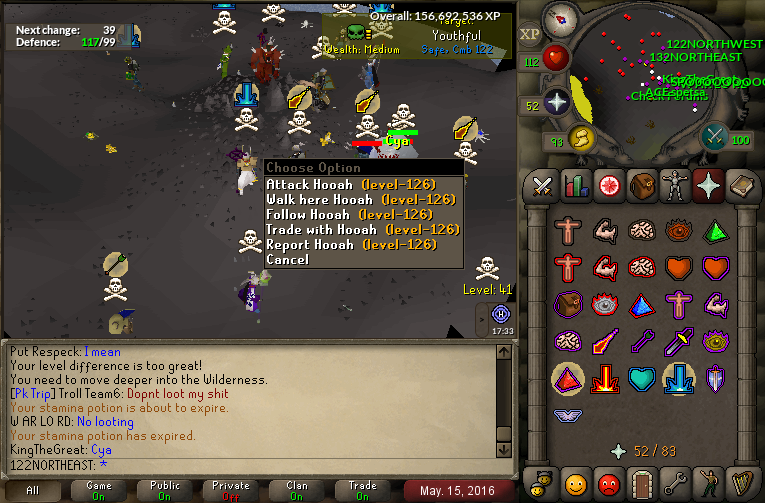Toggle the quick-prayers orb

coord(557,103)
